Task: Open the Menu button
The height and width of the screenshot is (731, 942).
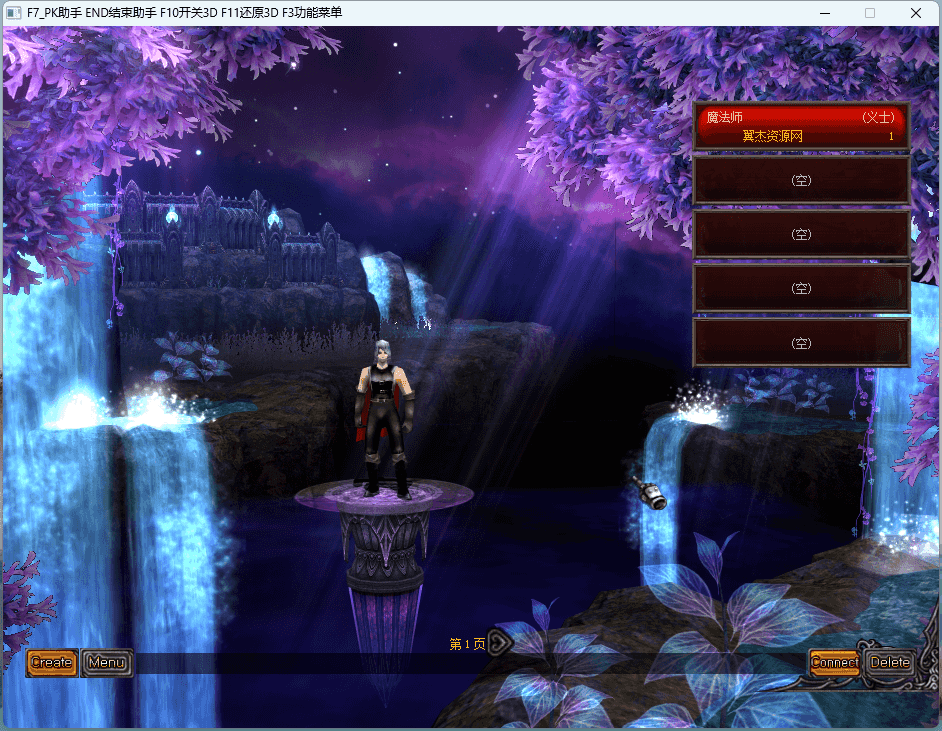Action: 107,662
